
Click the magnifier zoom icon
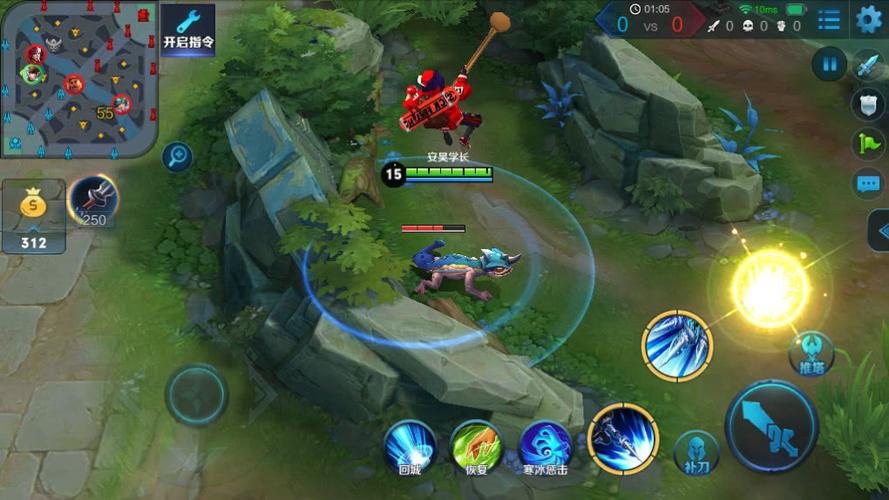(177, 156)
